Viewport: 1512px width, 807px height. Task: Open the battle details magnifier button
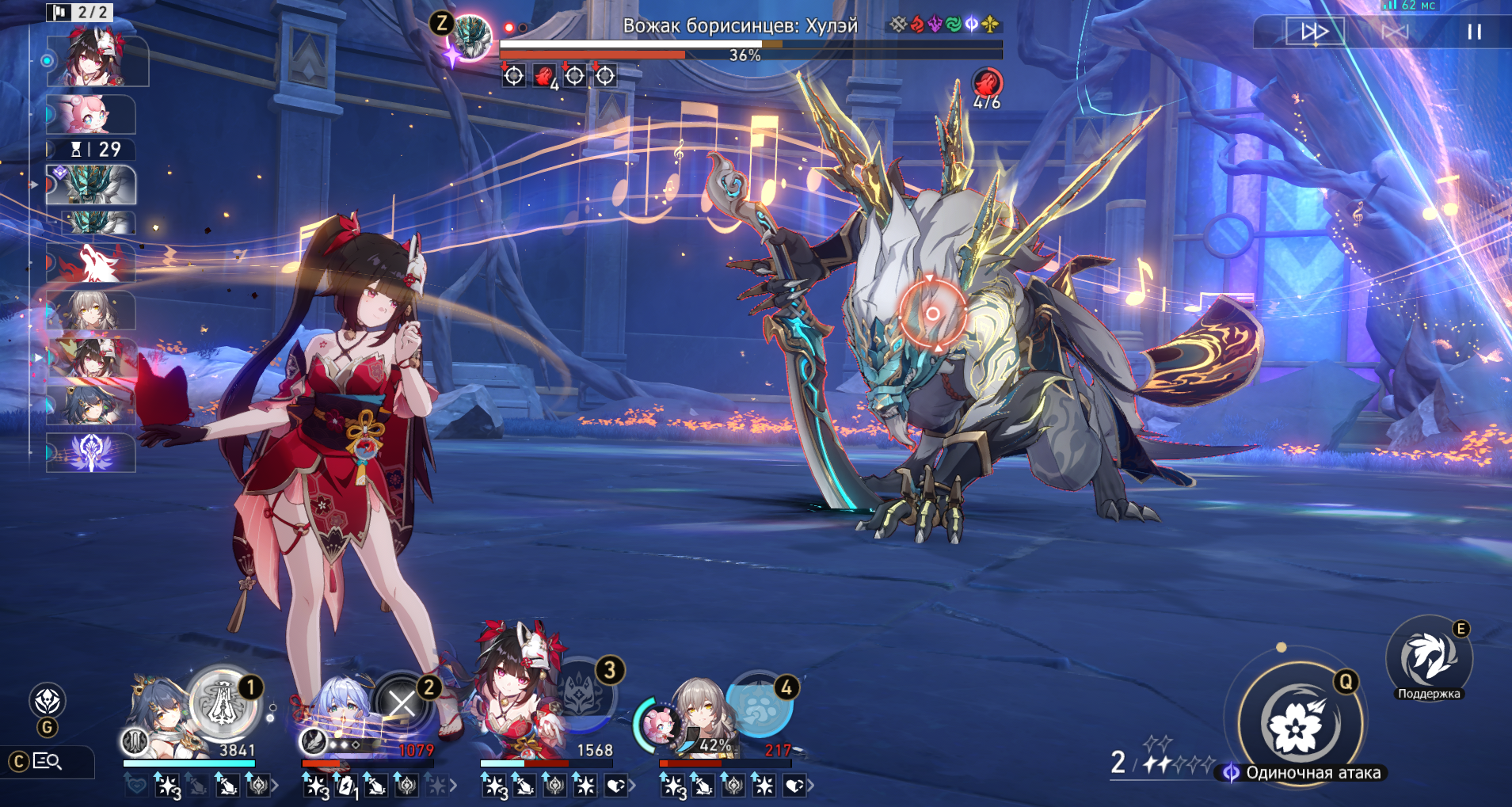(x=48, y=762)
